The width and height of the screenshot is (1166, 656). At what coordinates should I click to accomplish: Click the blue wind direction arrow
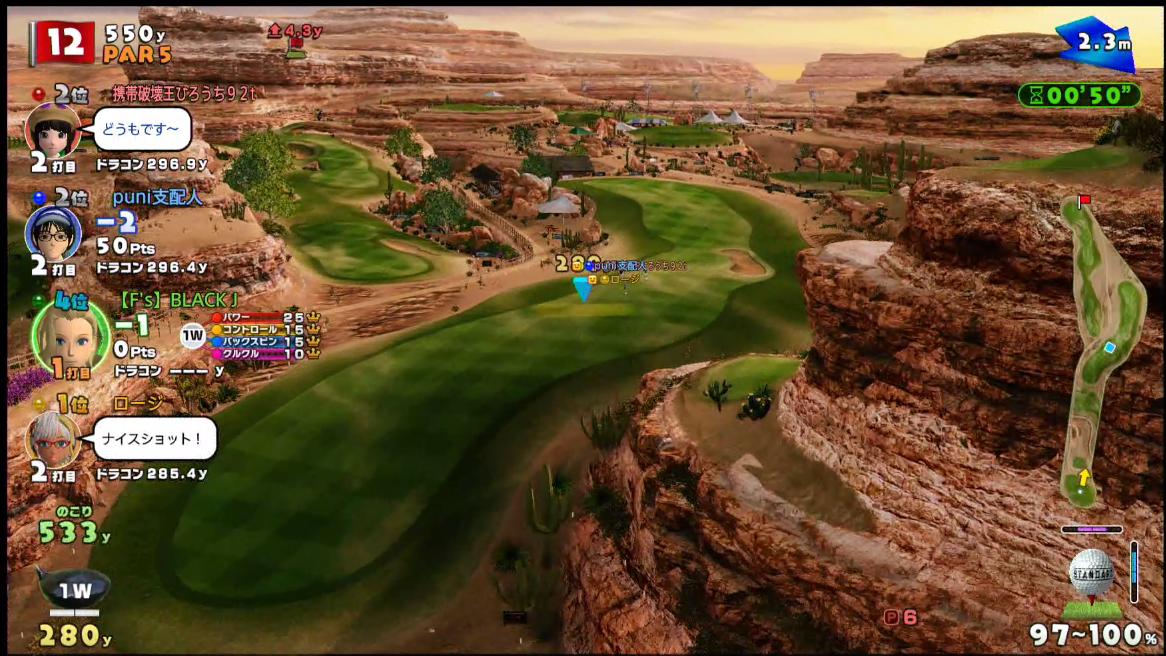tap(1095, 44)
